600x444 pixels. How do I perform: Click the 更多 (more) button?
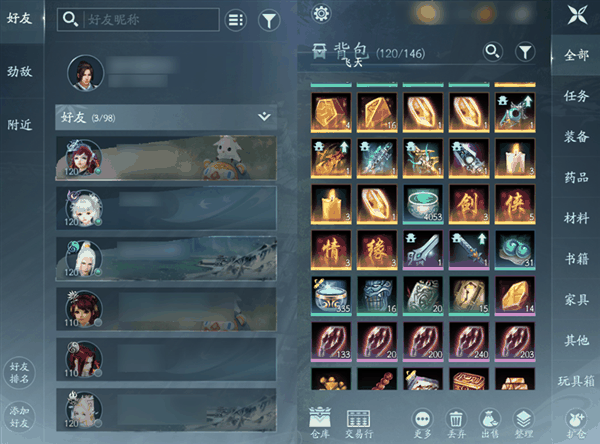422,422
